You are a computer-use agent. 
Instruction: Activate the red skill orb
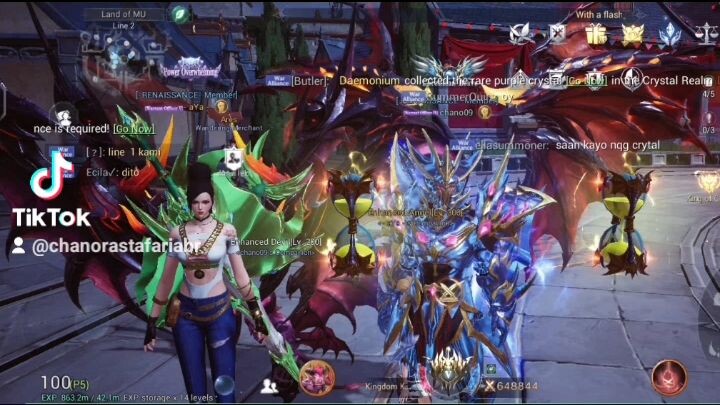[668, 377]
